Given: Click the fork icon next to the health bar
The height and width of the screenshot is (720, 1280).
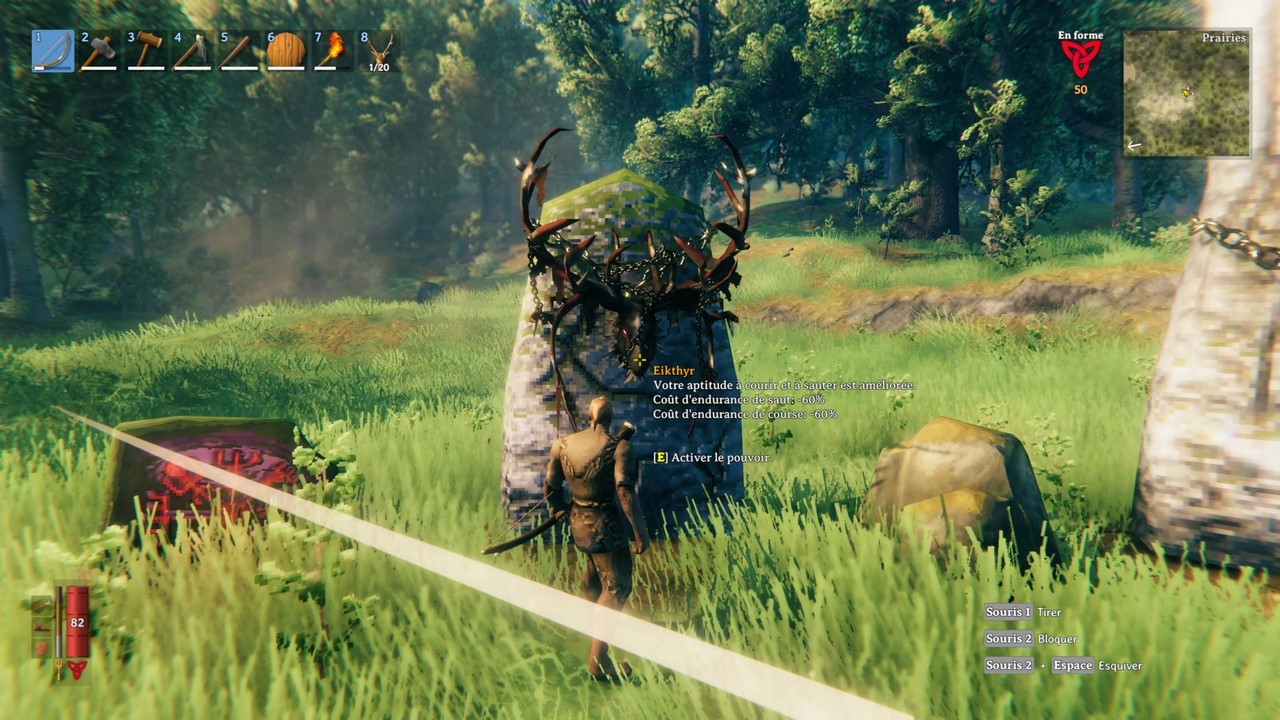Looking at the screenshot, I should click(58, 668).
